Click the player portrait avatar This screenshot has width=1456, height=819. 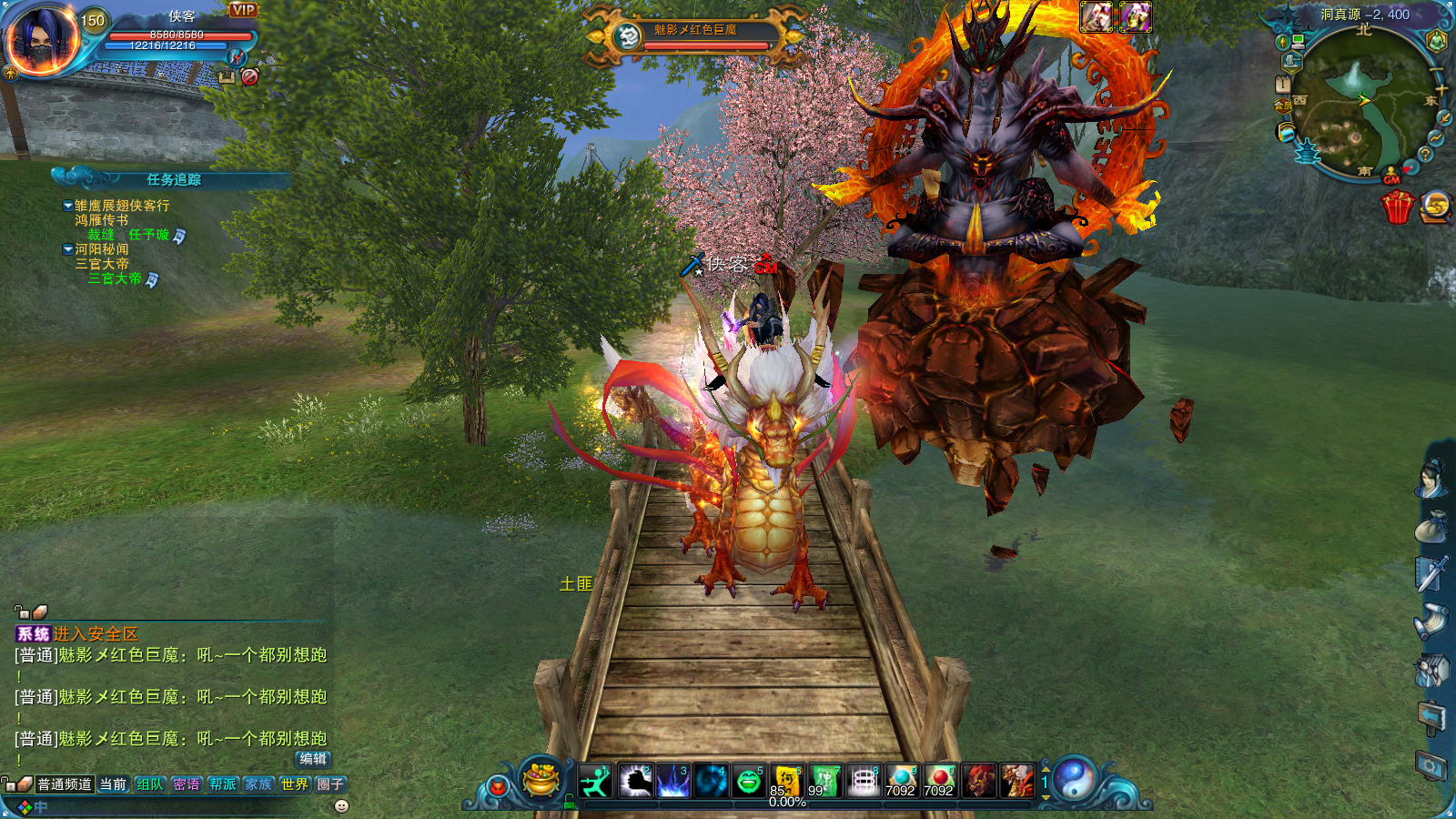click(42, 41)
